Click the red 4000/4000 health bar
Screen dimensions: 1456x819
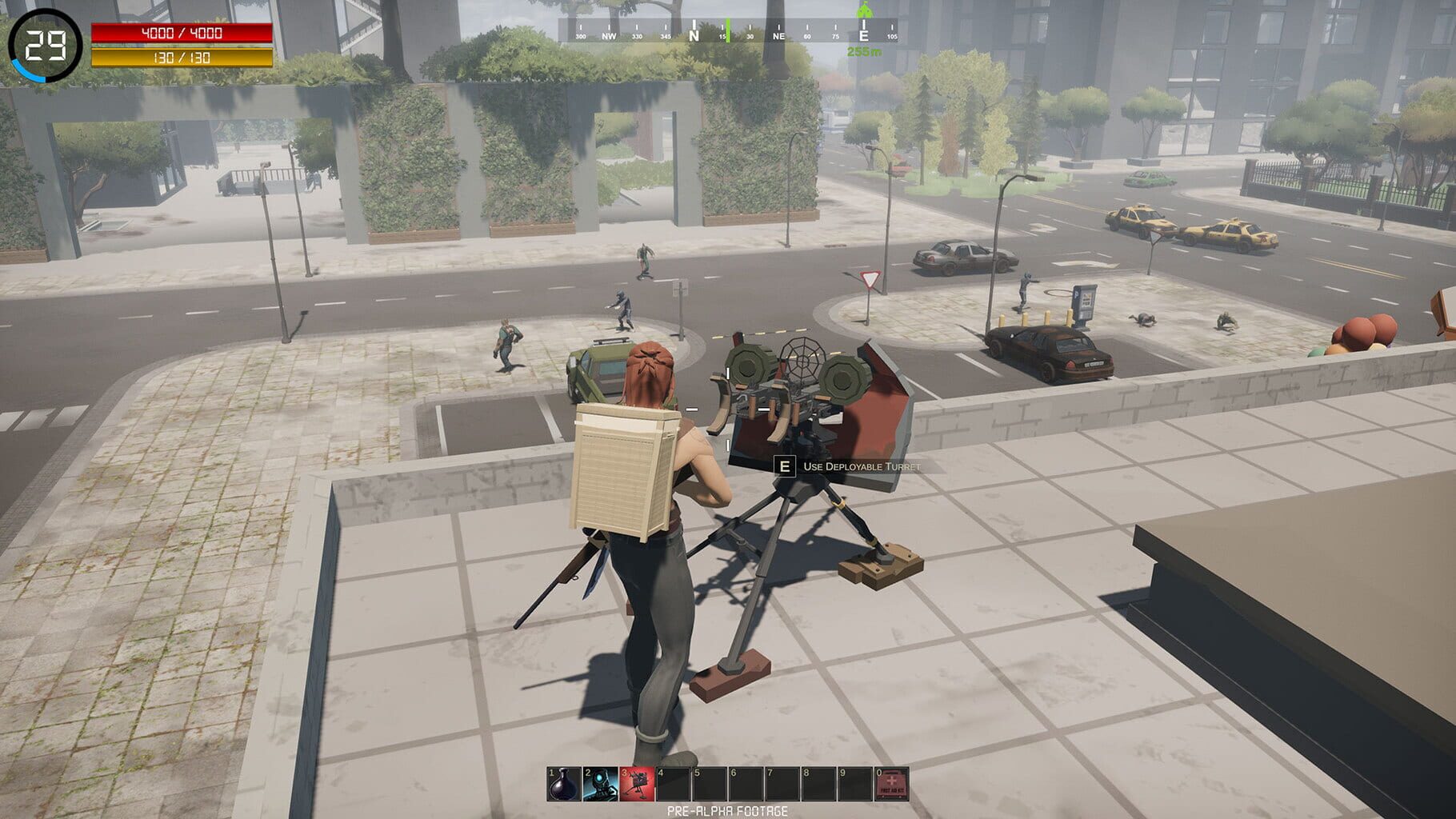(182, 34)
